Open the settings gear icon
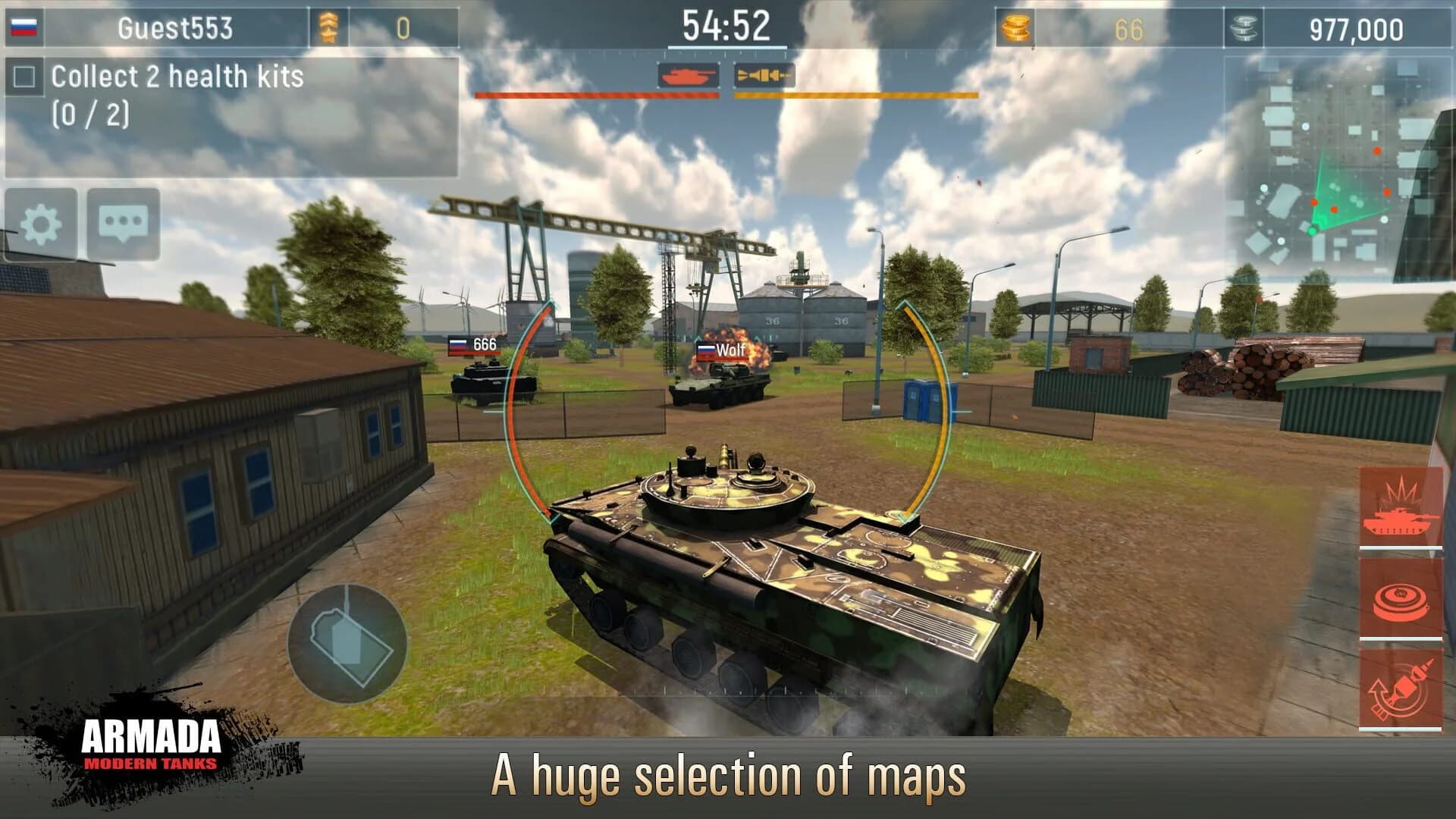This screenshot has width=1456, height=819. pyautogui.click(x=42, y=224)
